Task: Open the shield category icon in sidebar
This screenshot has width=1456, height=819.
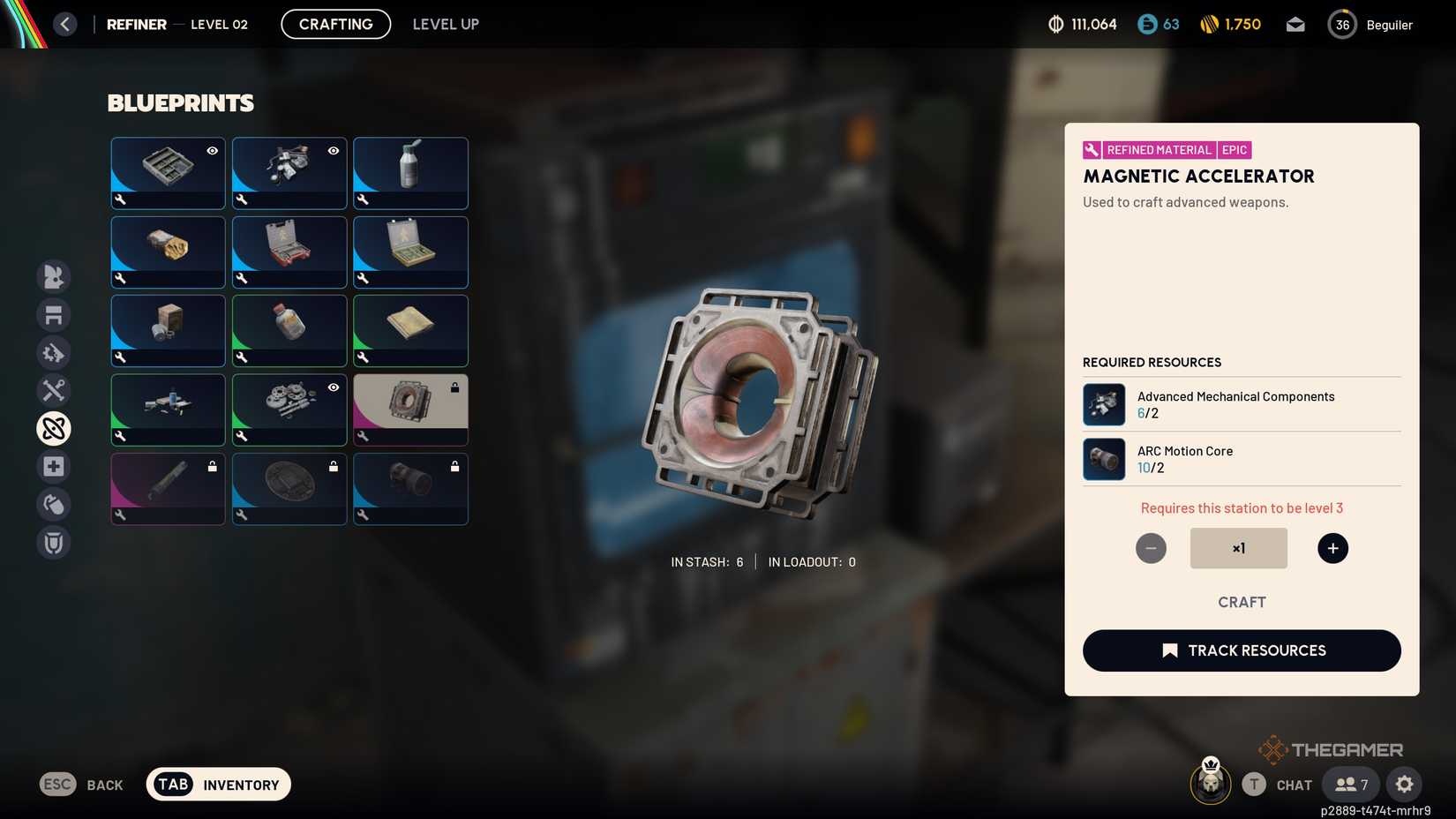Action: click(x=53, y=542)
